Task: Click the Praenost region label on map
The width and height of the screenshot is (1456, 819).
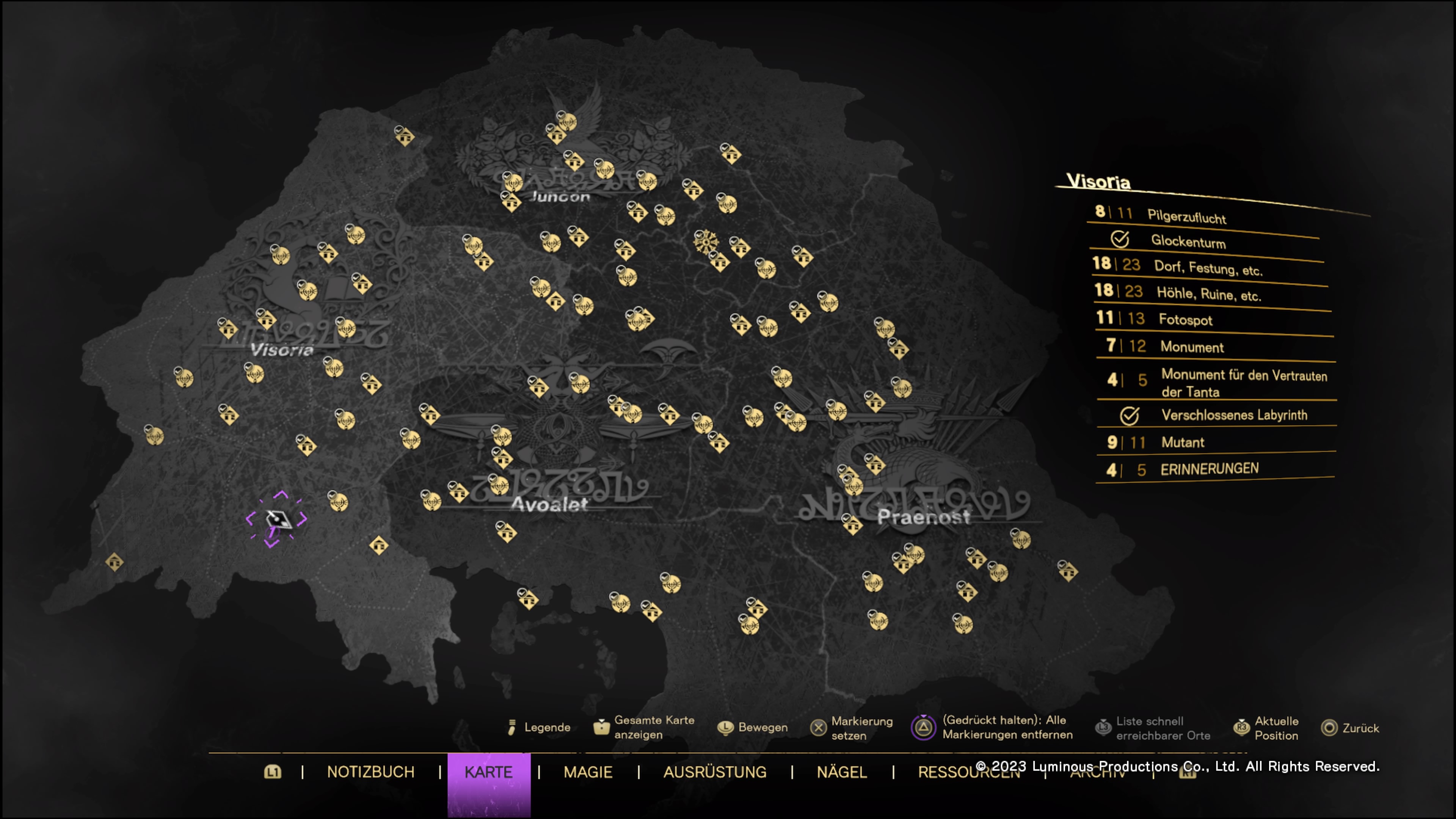Action: 923,516
